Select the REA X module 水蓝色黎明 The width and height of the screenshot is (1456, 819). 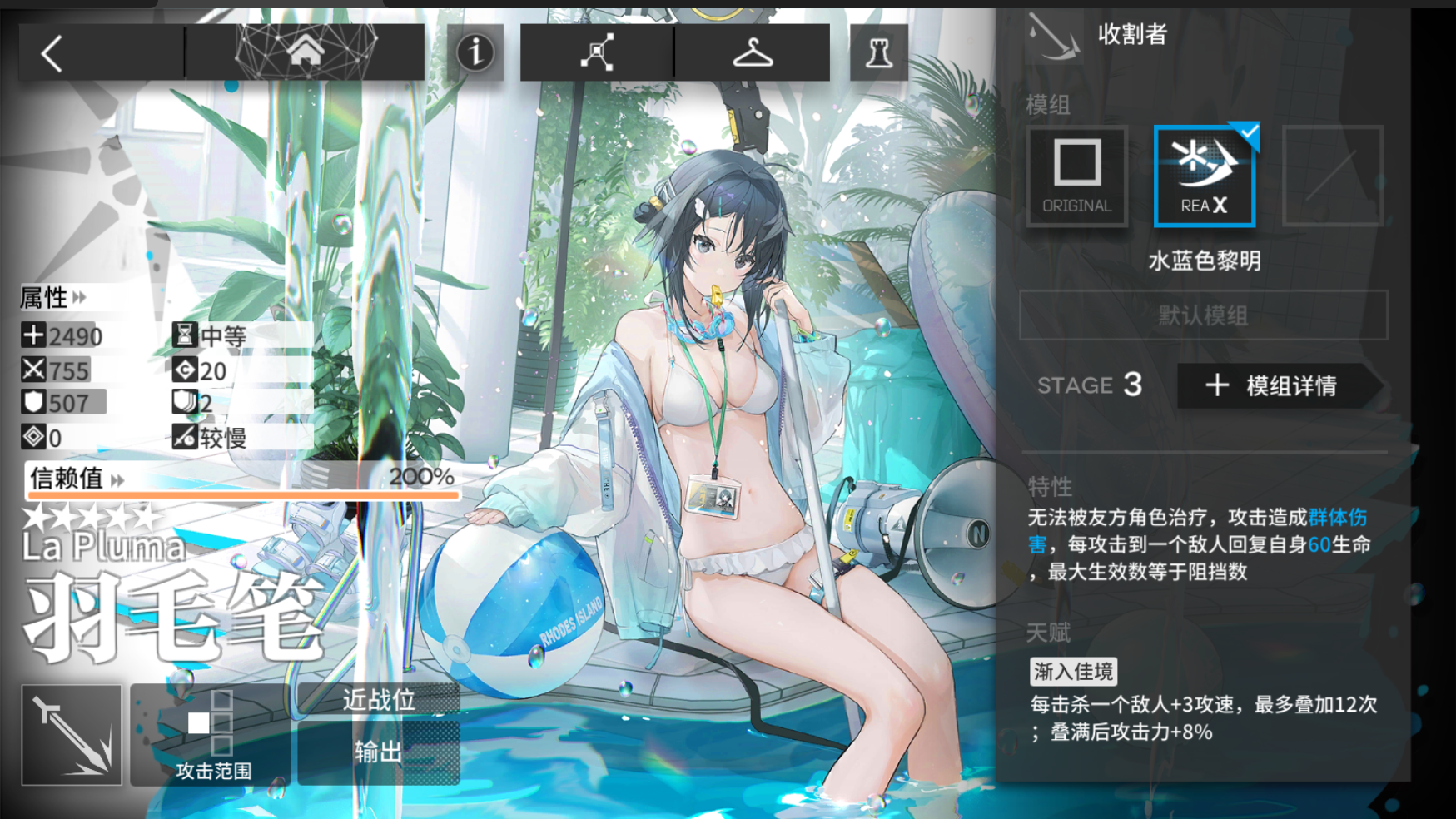[x=1204, y=175]
